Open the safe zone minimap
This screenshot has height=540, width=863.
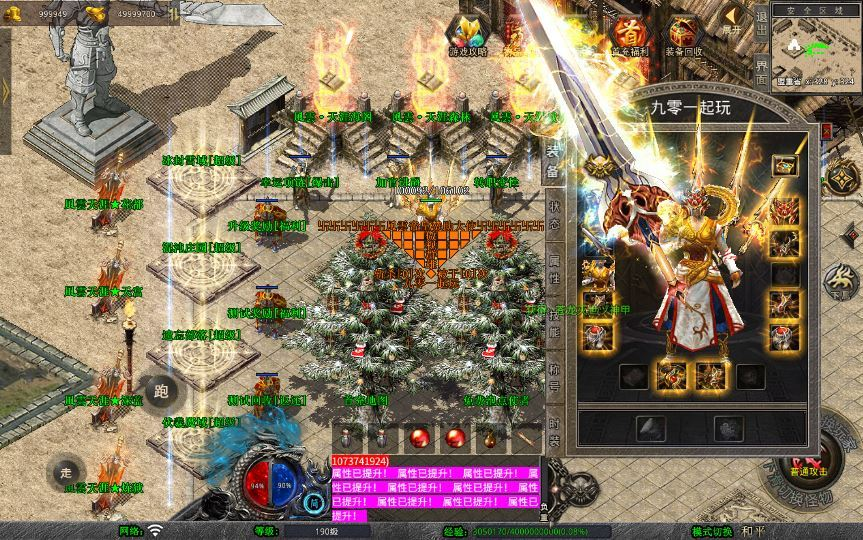click(x=818, y=49)
